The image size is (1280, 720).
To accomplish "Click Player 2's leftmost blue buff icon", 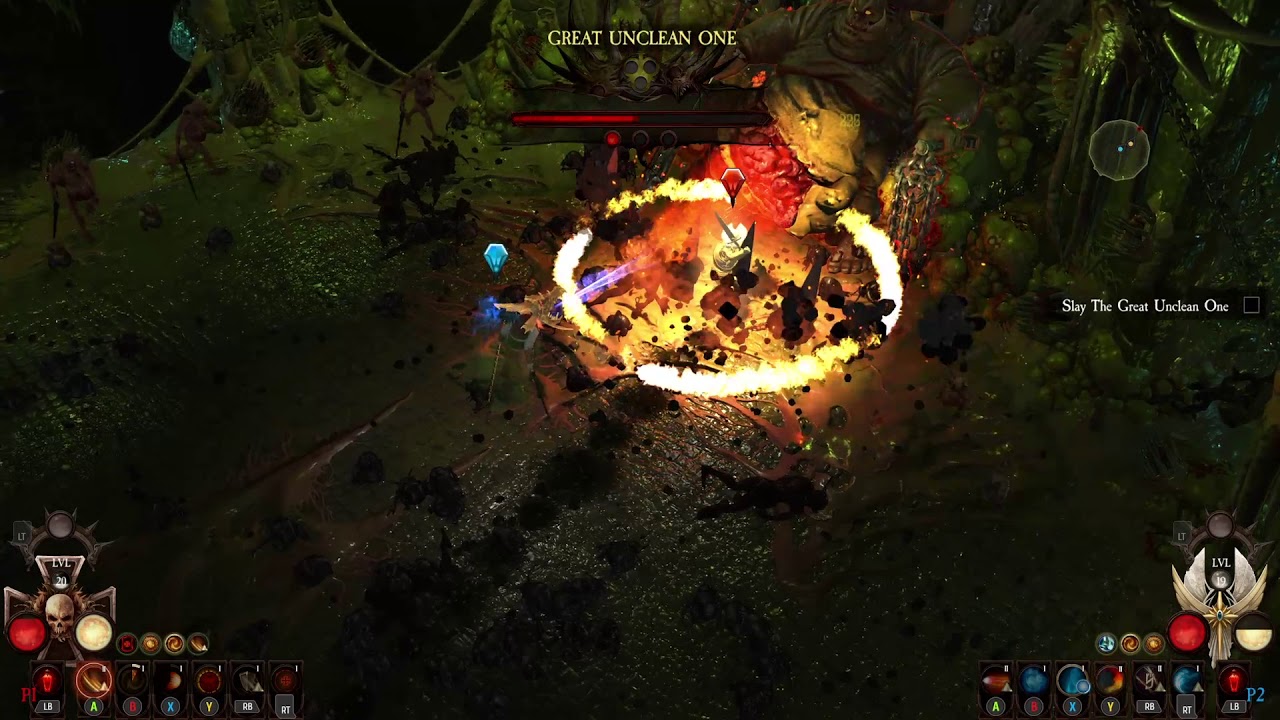I will coord(1107,644).
